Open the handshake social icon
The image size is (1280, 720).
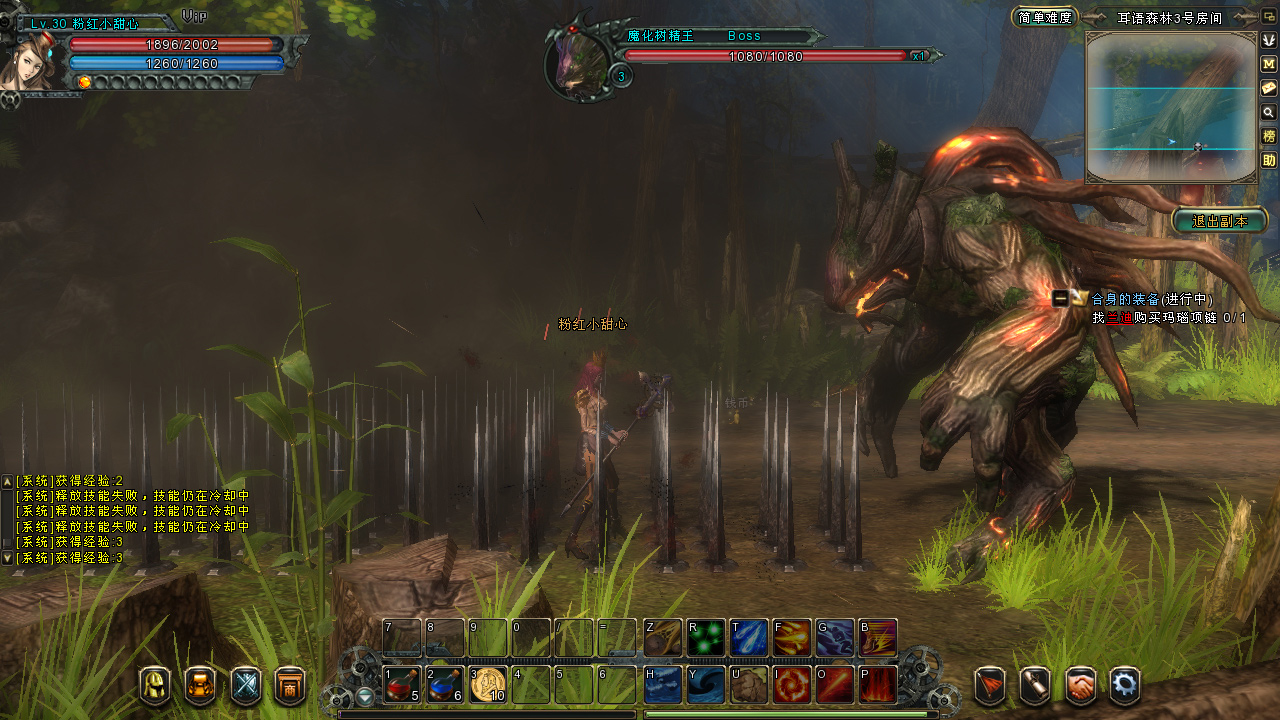click(1080, 685)
